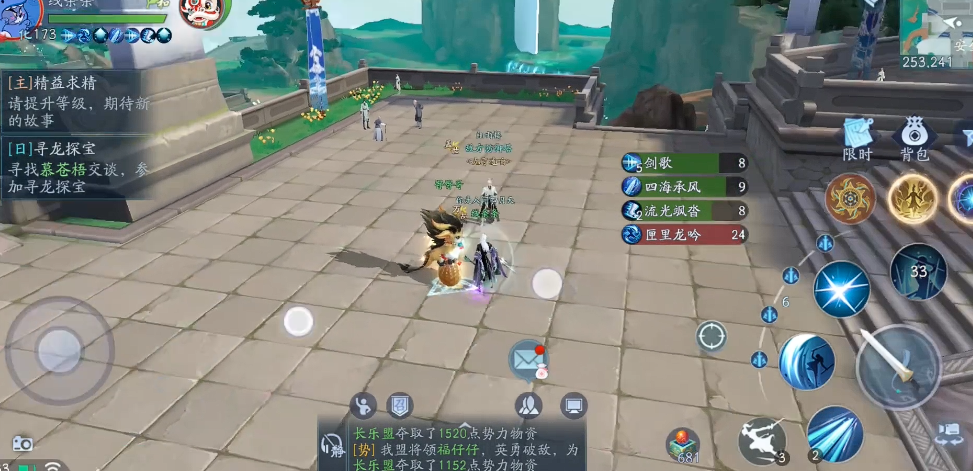Screen dimensions: 973x471
Task: Use the skill showing a 33 cooldown
Action: [x=918, y=271]
